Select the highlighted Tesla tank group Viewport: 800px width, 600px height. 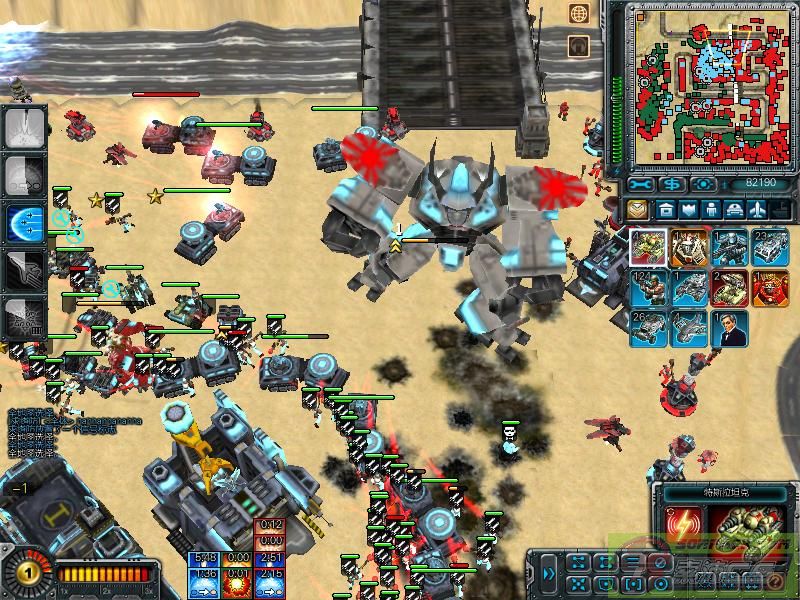point(646,248)
